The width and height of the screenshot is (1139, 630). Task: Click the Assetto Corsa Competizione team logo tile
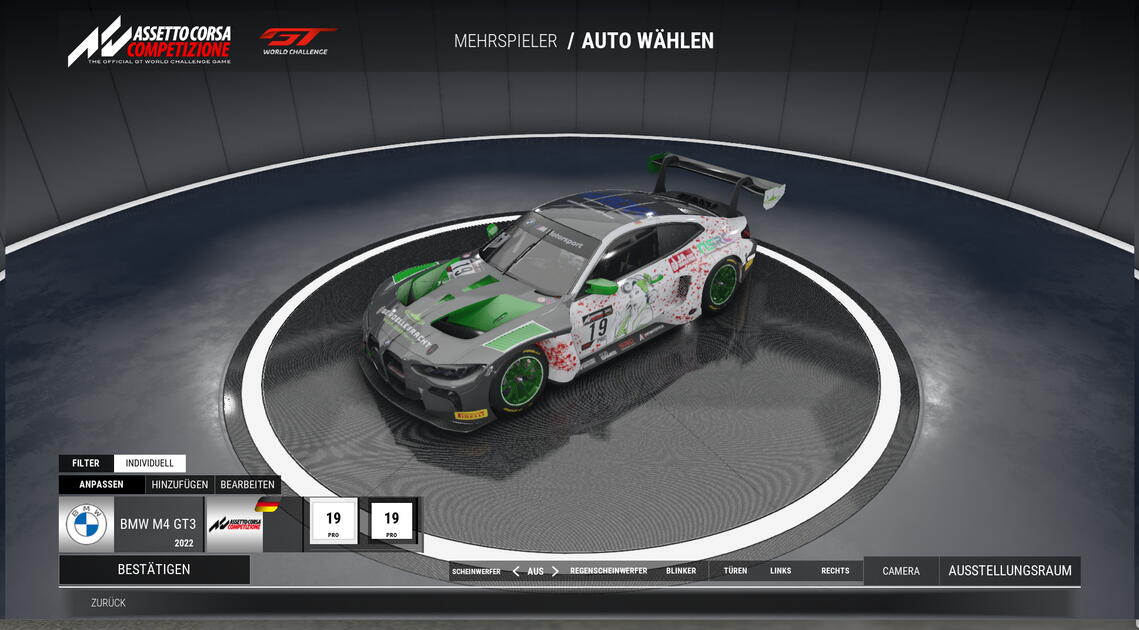point(234,525)
